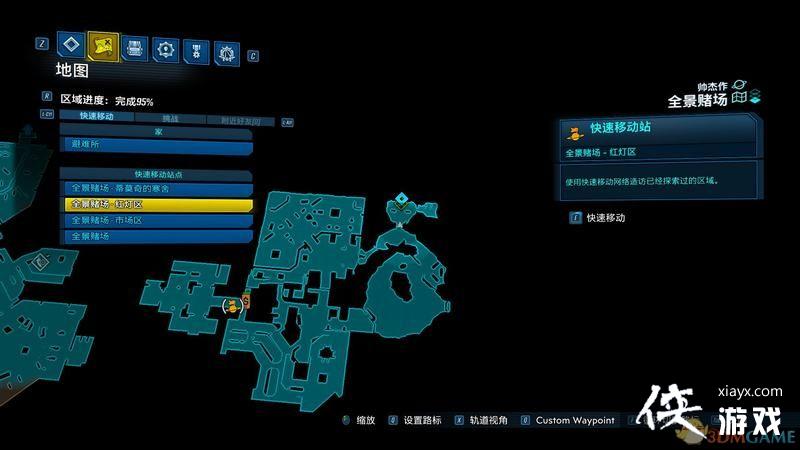Switch to the 快速移动 sub-tab

coord(94,117)
